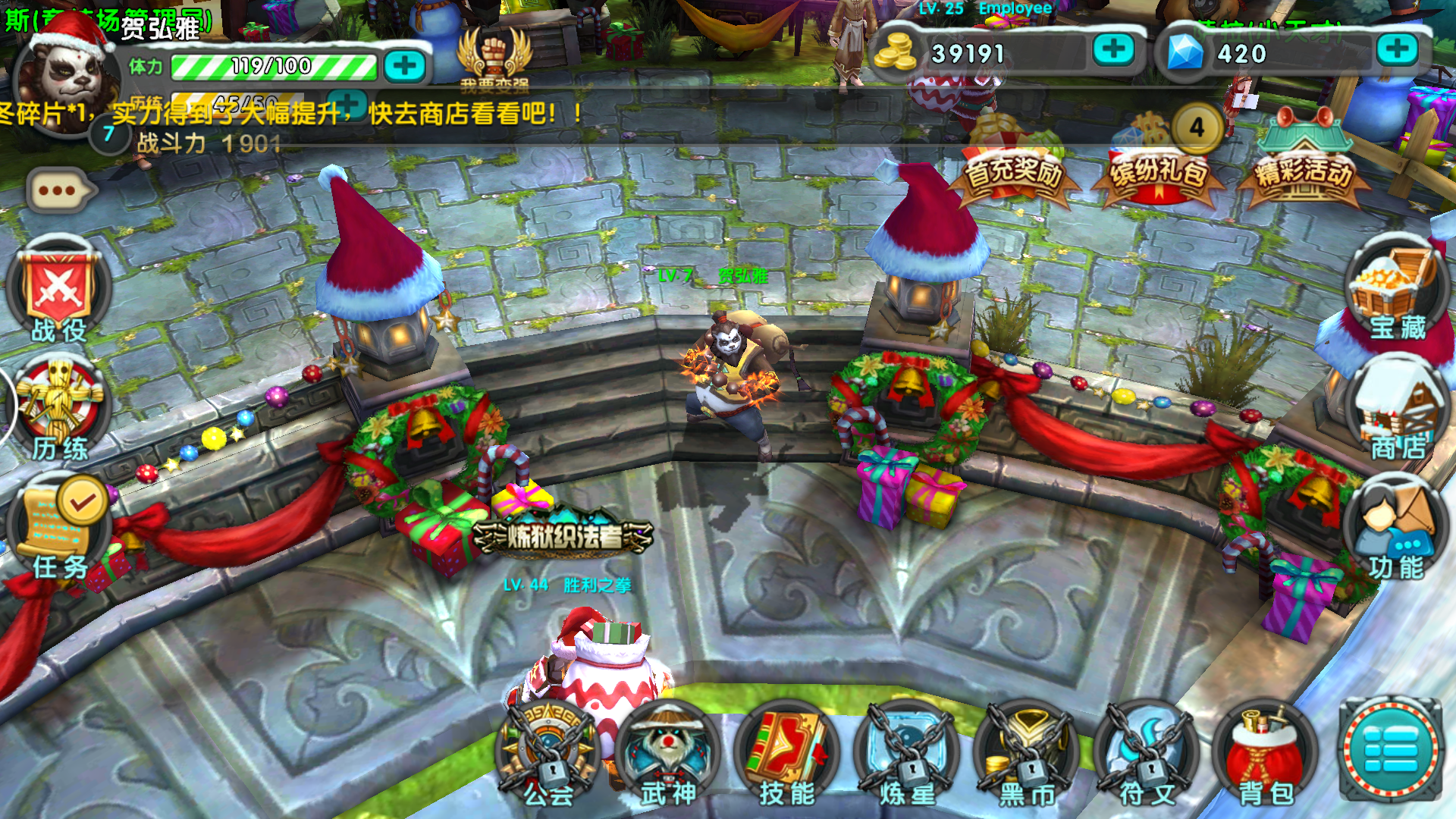The height and width of the screenshot is (819, 1456).
Task: Open the panda player avatar portrait
Action: [x=68, y=76]
